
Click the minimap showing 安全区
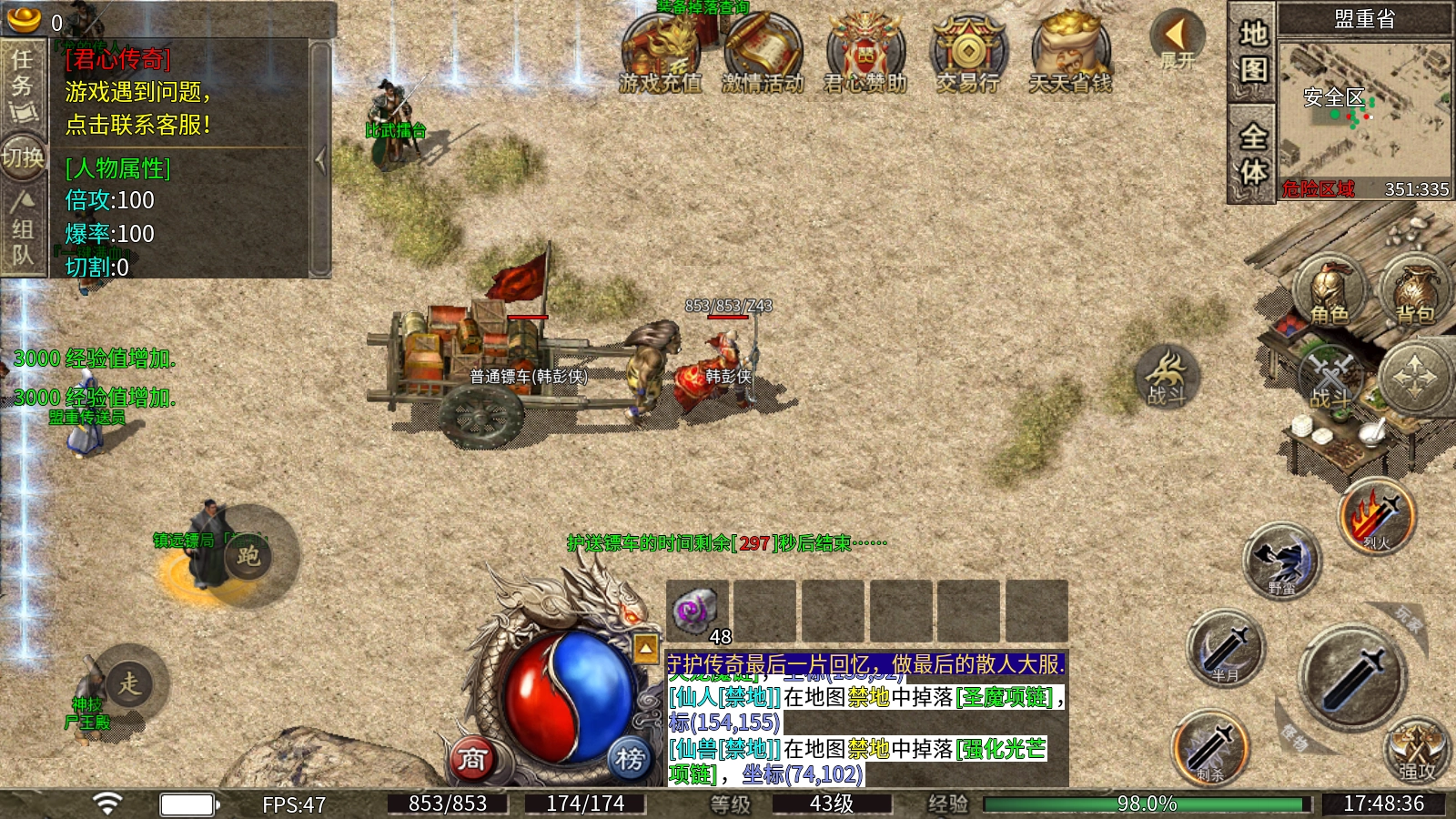(x=1363, y=109)
